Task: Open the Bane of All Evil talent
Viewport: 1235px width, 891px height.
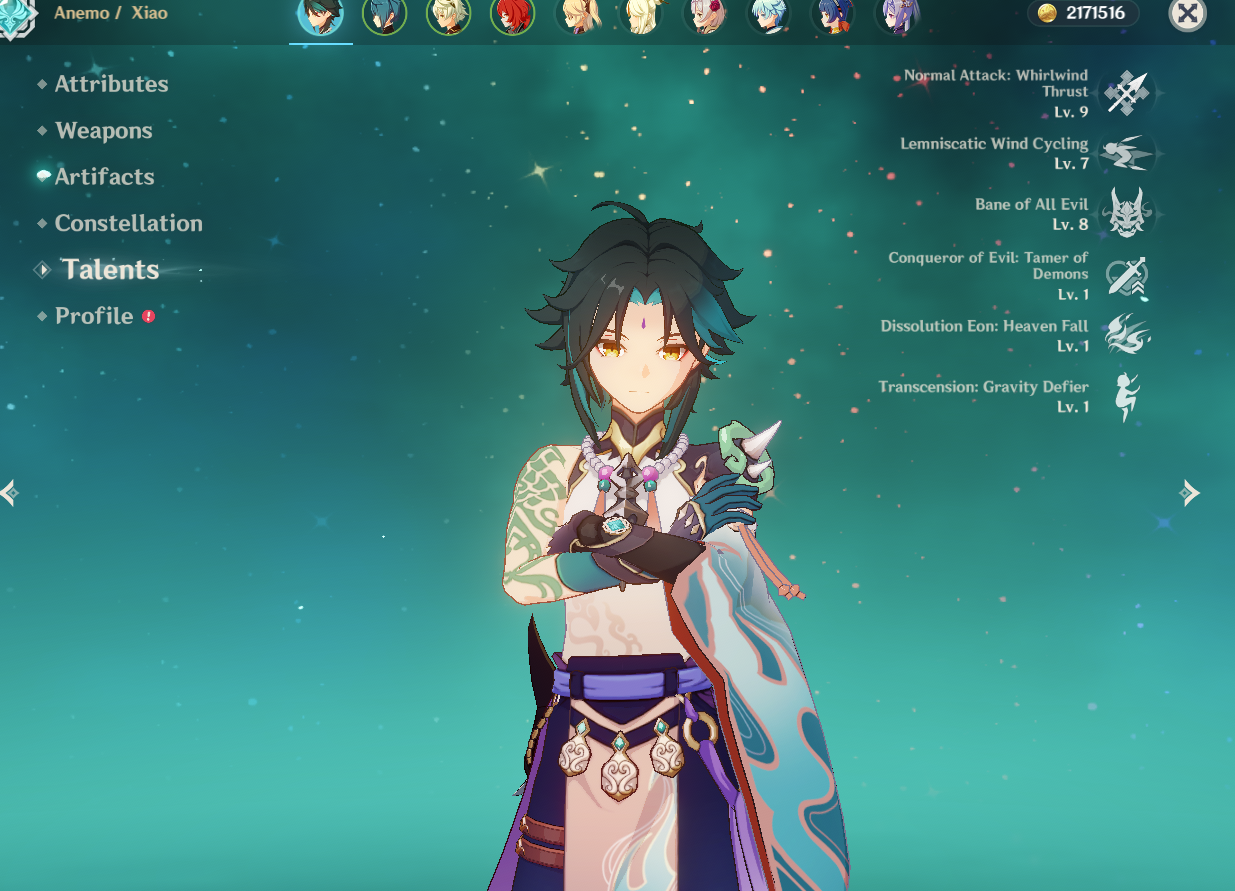Action: point(1128,213)
